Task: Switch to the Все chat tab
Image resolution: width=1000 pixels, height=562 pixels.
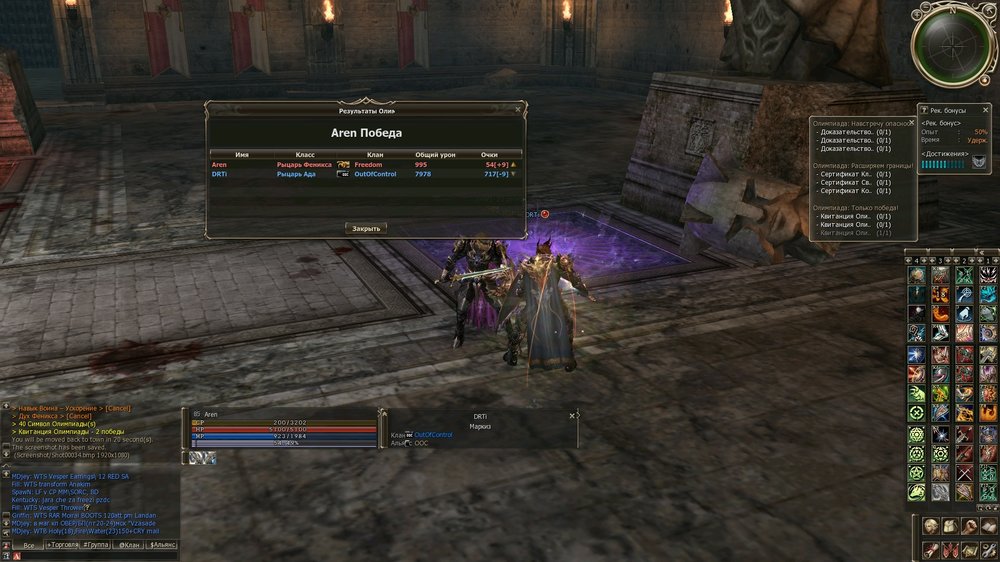Action: click(x=28, y=545)
